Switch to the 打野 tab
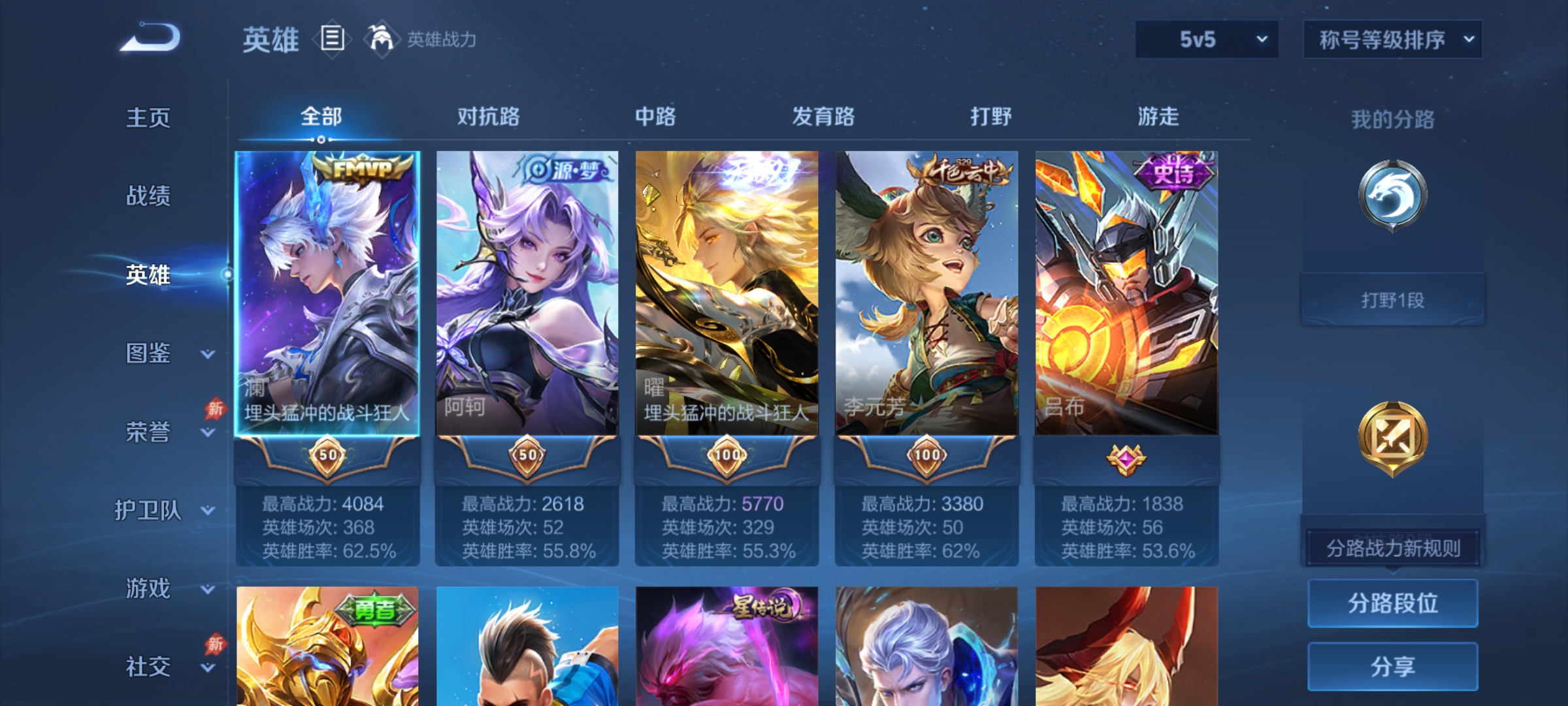Viewport: 1568px width, 706px height. (990, 118)
